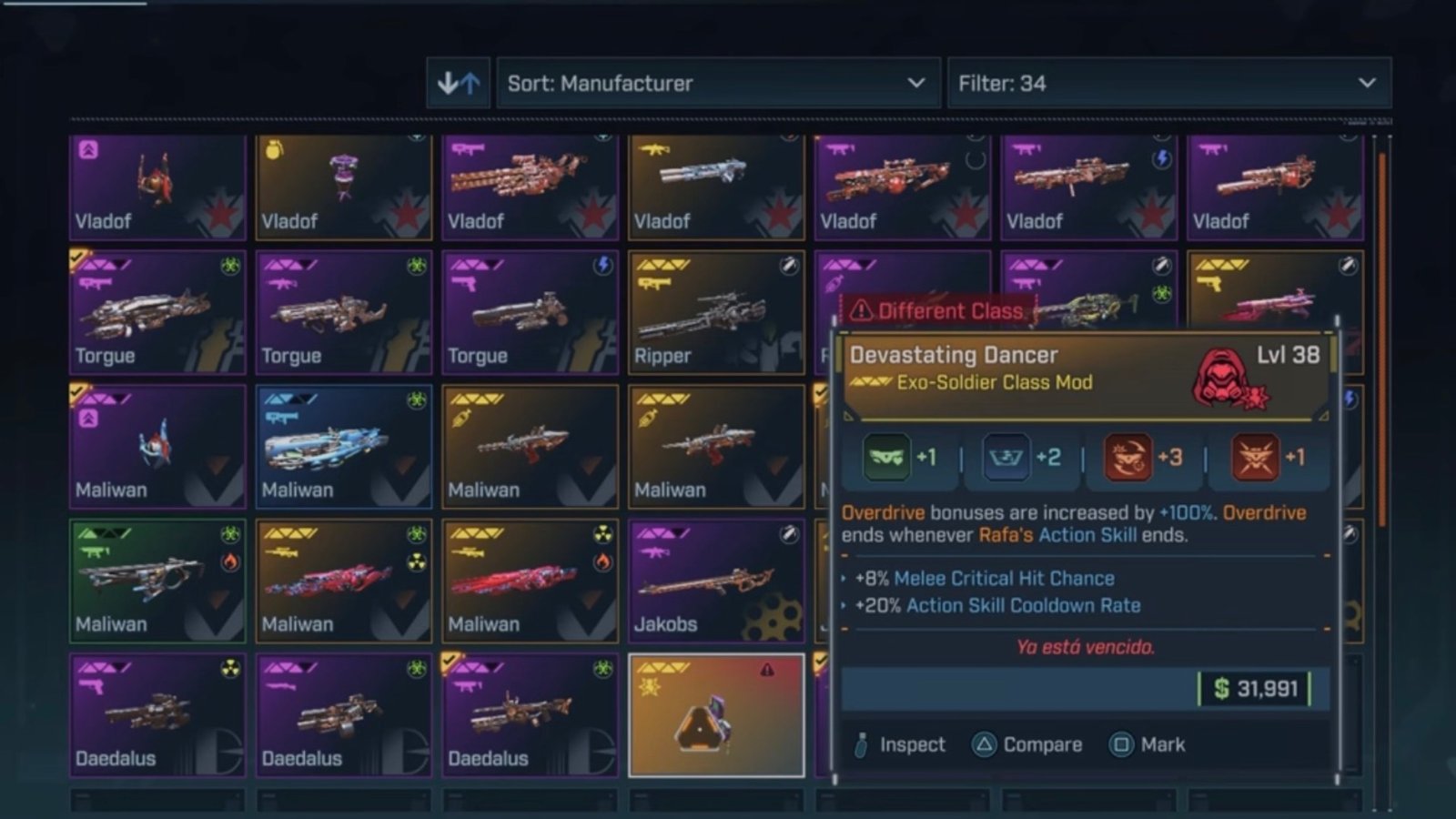Choose the blue Maliwan weapon slot
1456x819 pixels.
point(343,447)
